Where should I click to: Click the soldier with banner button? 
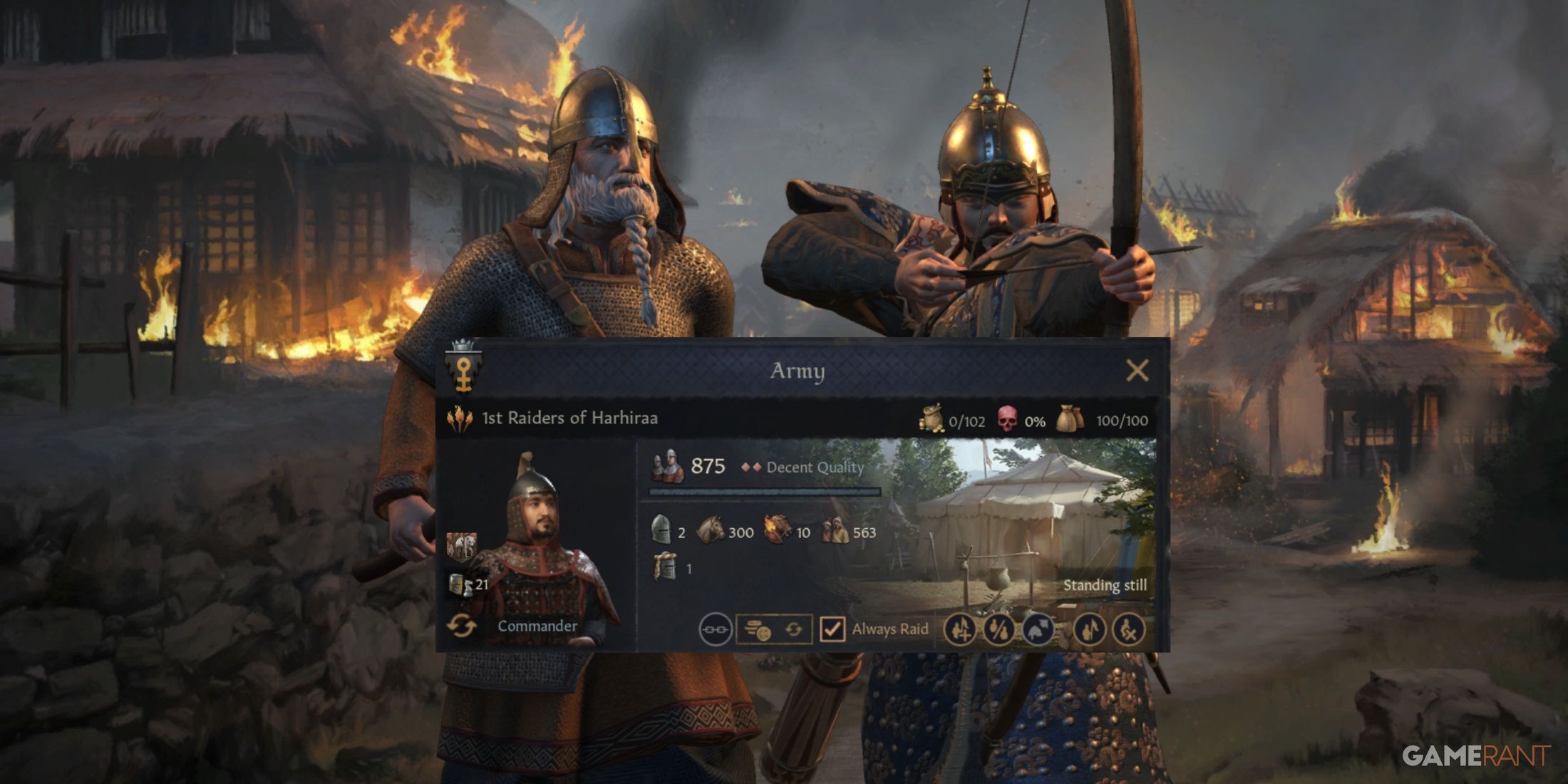1090,629
